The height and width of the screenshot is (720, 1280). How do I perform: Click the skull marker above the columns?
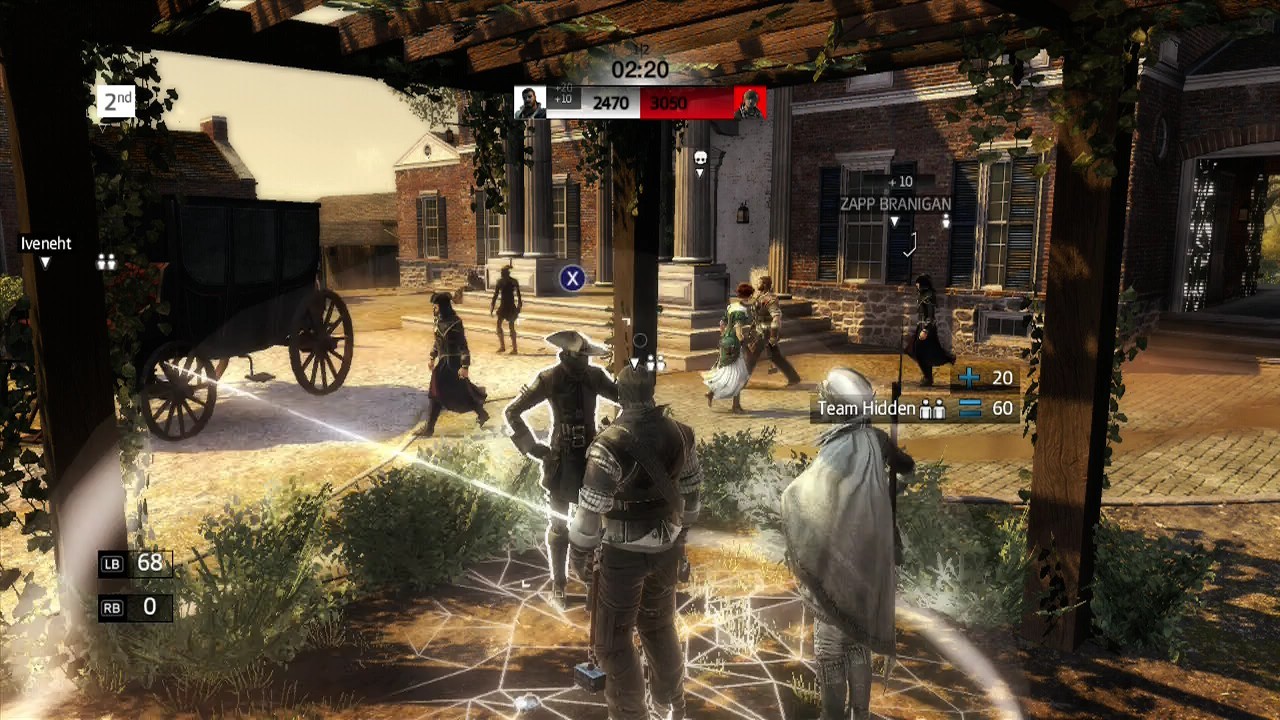point(700,158)
